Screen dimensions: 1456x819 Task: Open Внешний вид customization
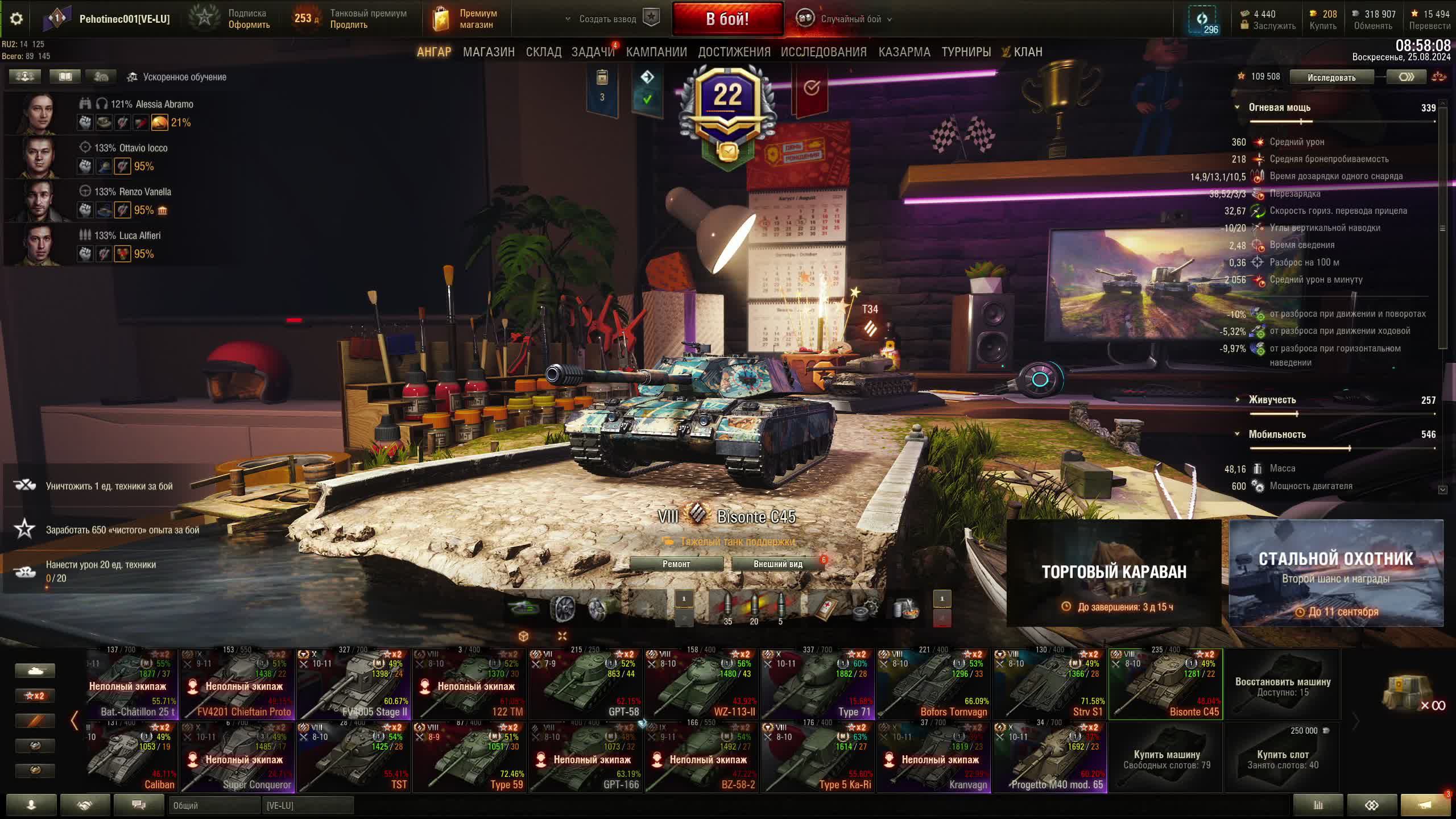[x=777, y=564]
